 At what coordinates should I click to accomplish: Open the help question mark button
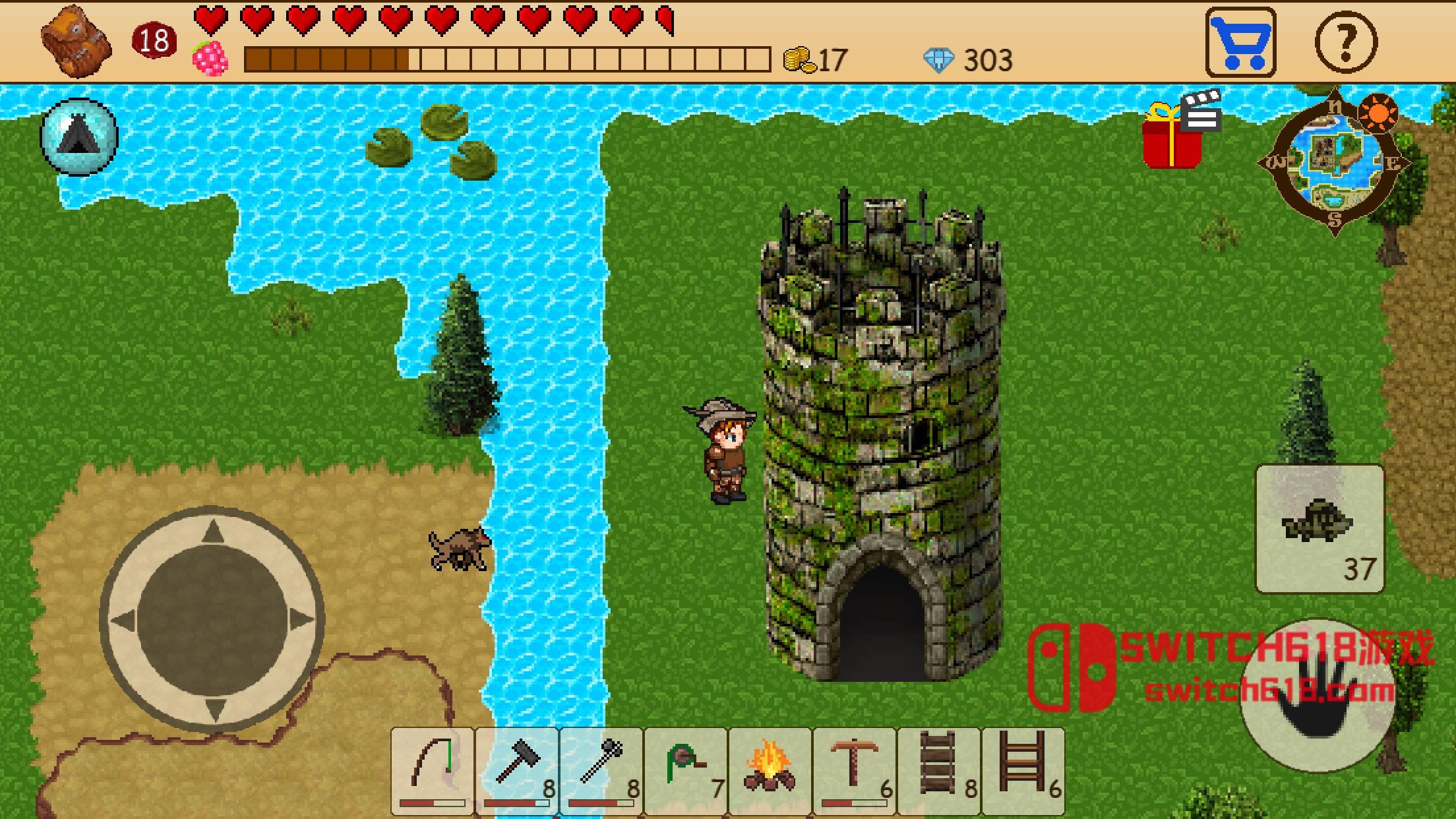click(1346, 42)
